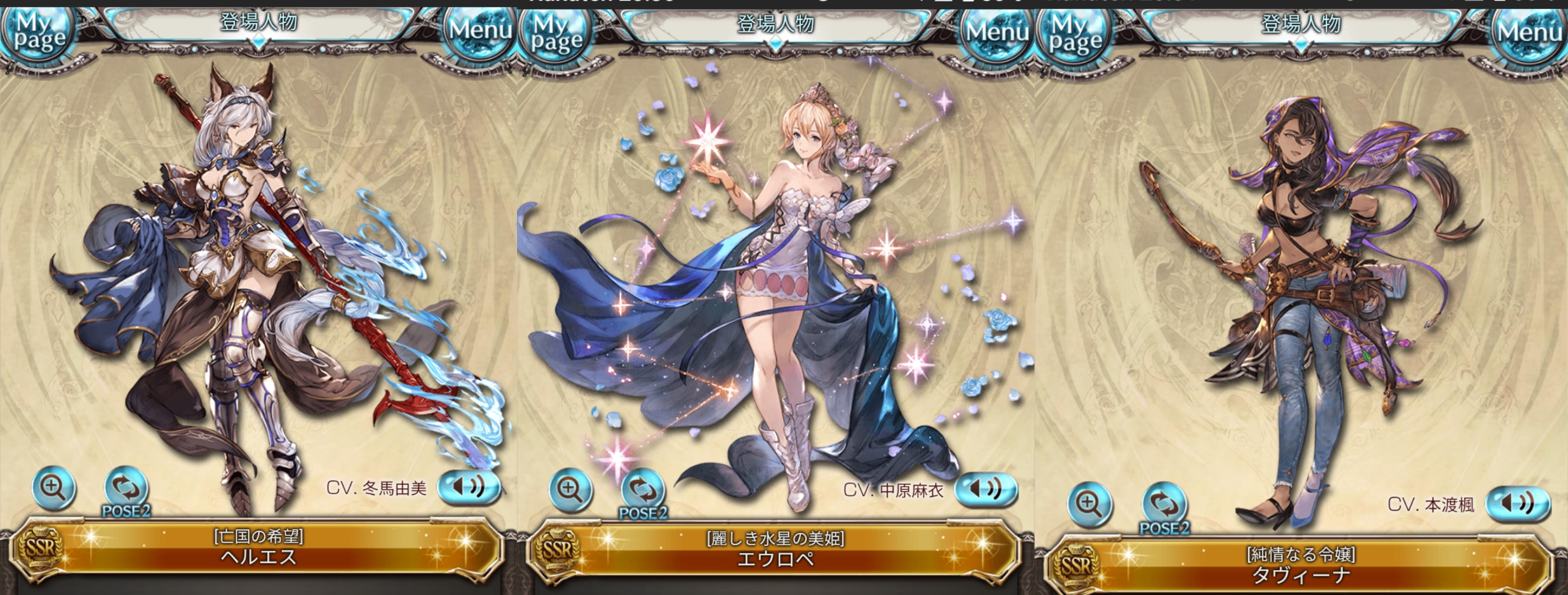Open the Menu above the エウロペ character panel
The height and width of the screenshot is (595, 1568).
point(997,31)
